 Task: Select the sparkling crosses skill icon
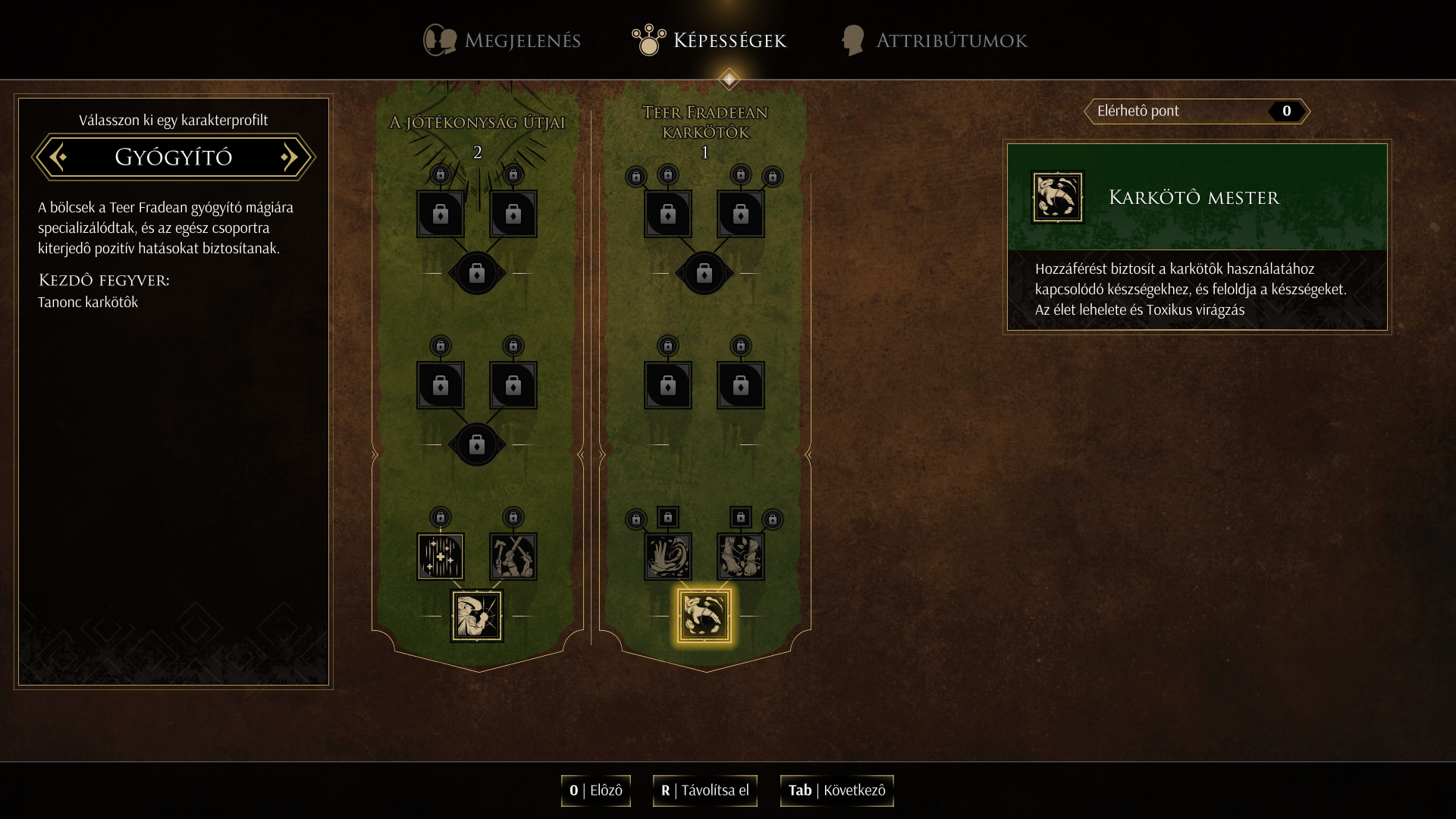(441, 557)
